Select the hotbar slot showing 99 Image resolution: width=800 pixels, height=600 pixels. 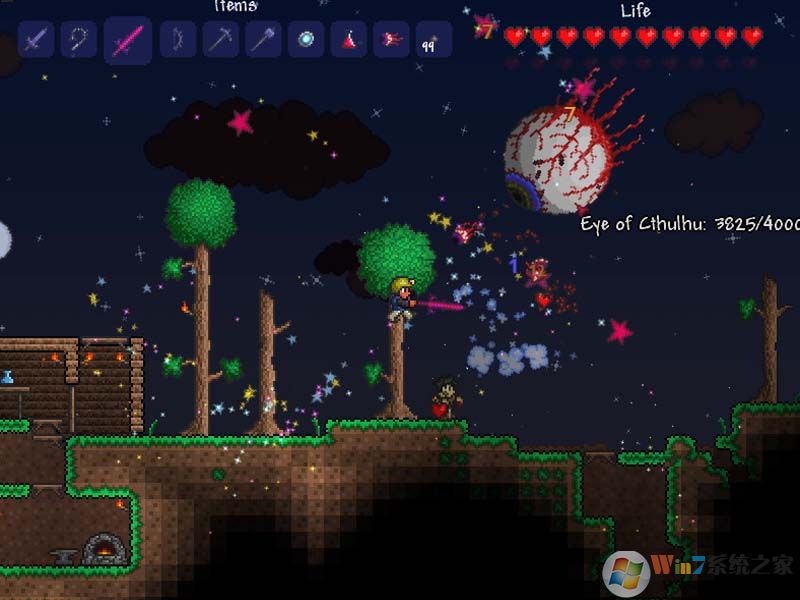[x=433, y=40]
